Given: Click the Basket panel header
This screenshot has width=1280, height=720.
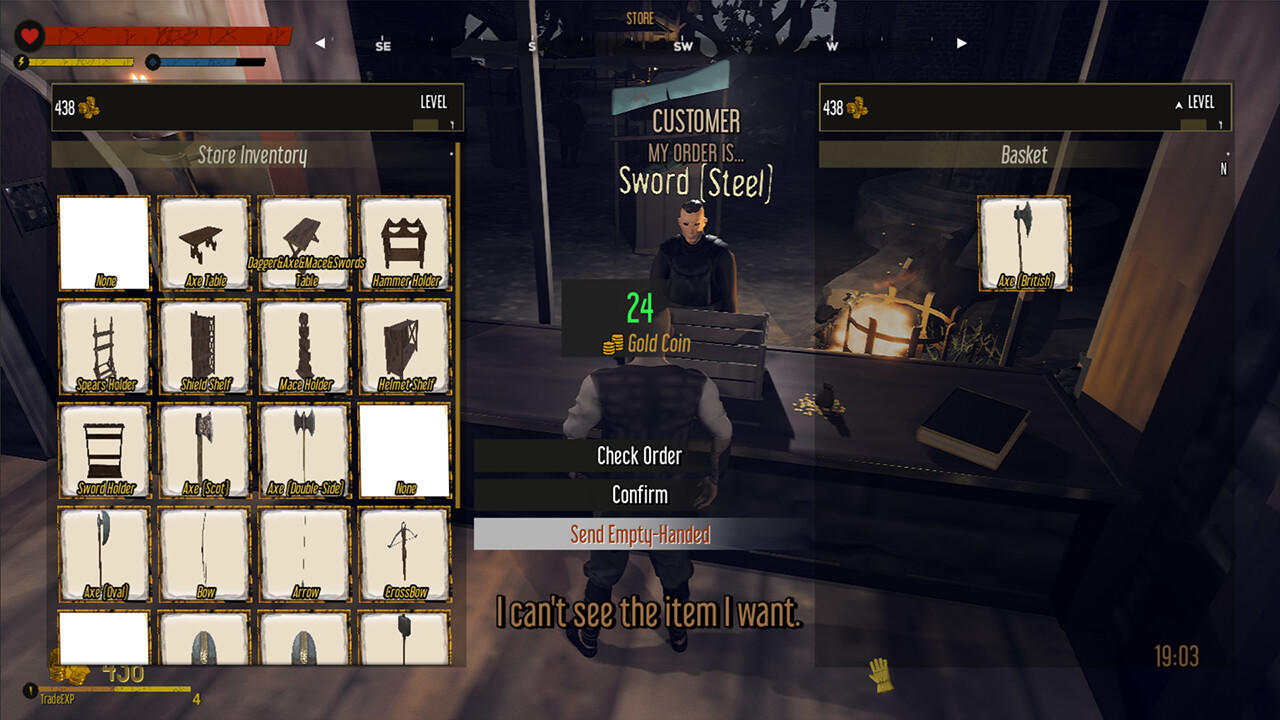Looking at the screenshot, I should point(1024,155).
